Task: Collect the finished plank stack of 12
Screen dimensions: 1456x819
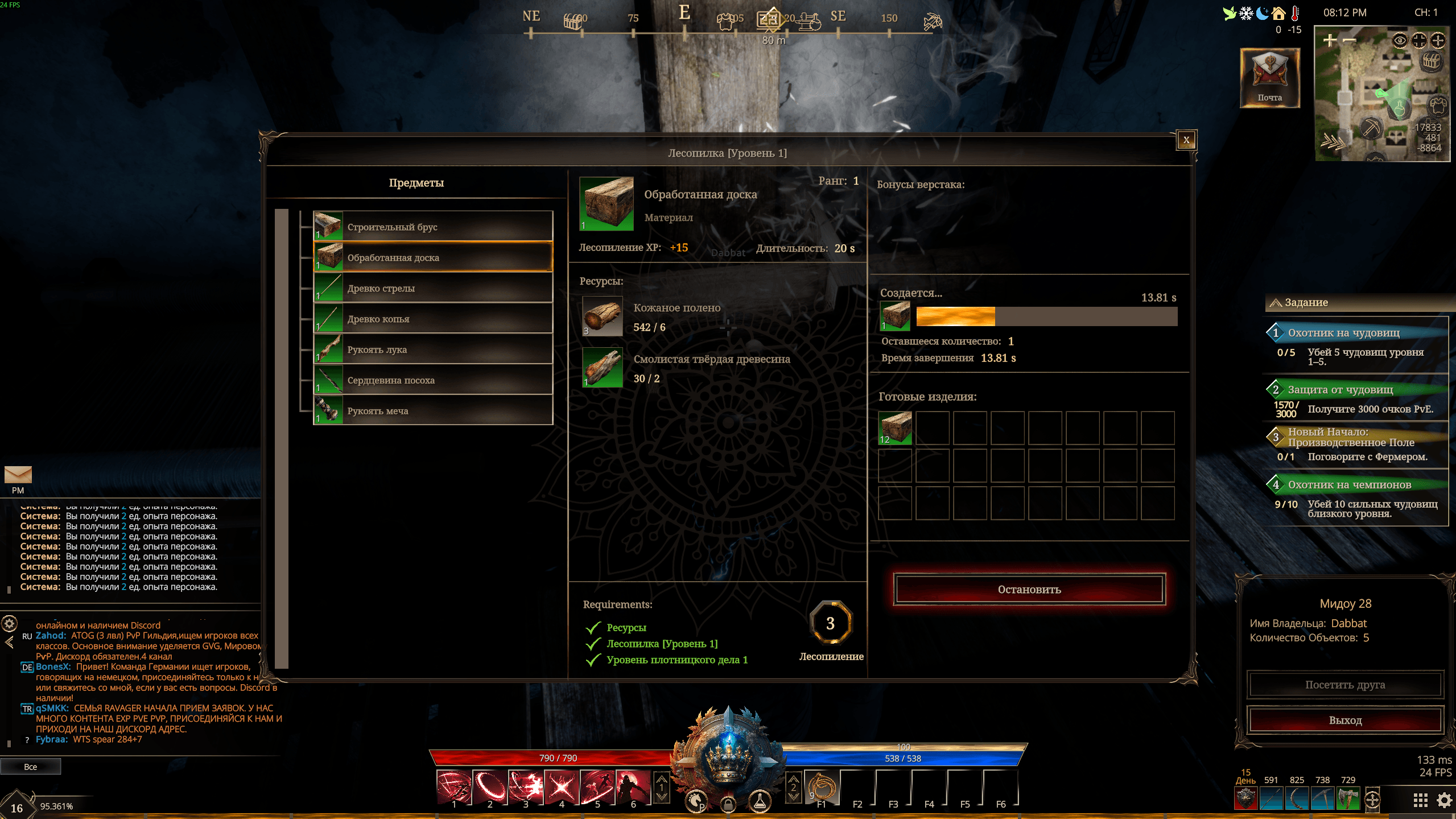Action: pyautogui.click(x=895, y=429)
